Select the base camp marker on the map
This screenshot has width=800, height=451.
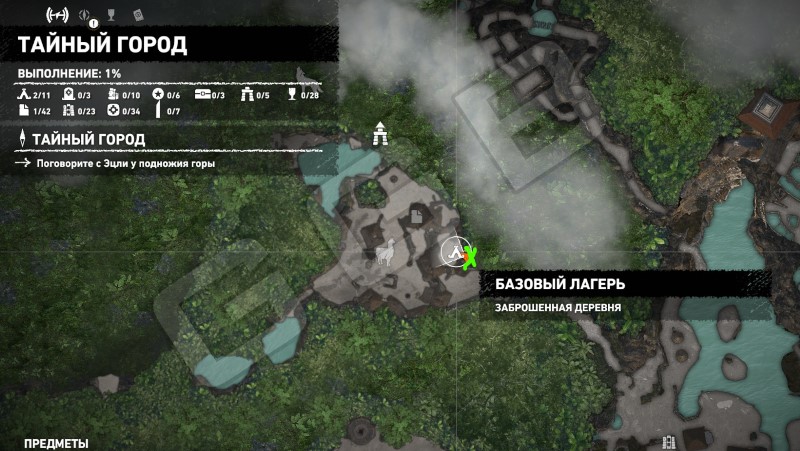point(455,253)
